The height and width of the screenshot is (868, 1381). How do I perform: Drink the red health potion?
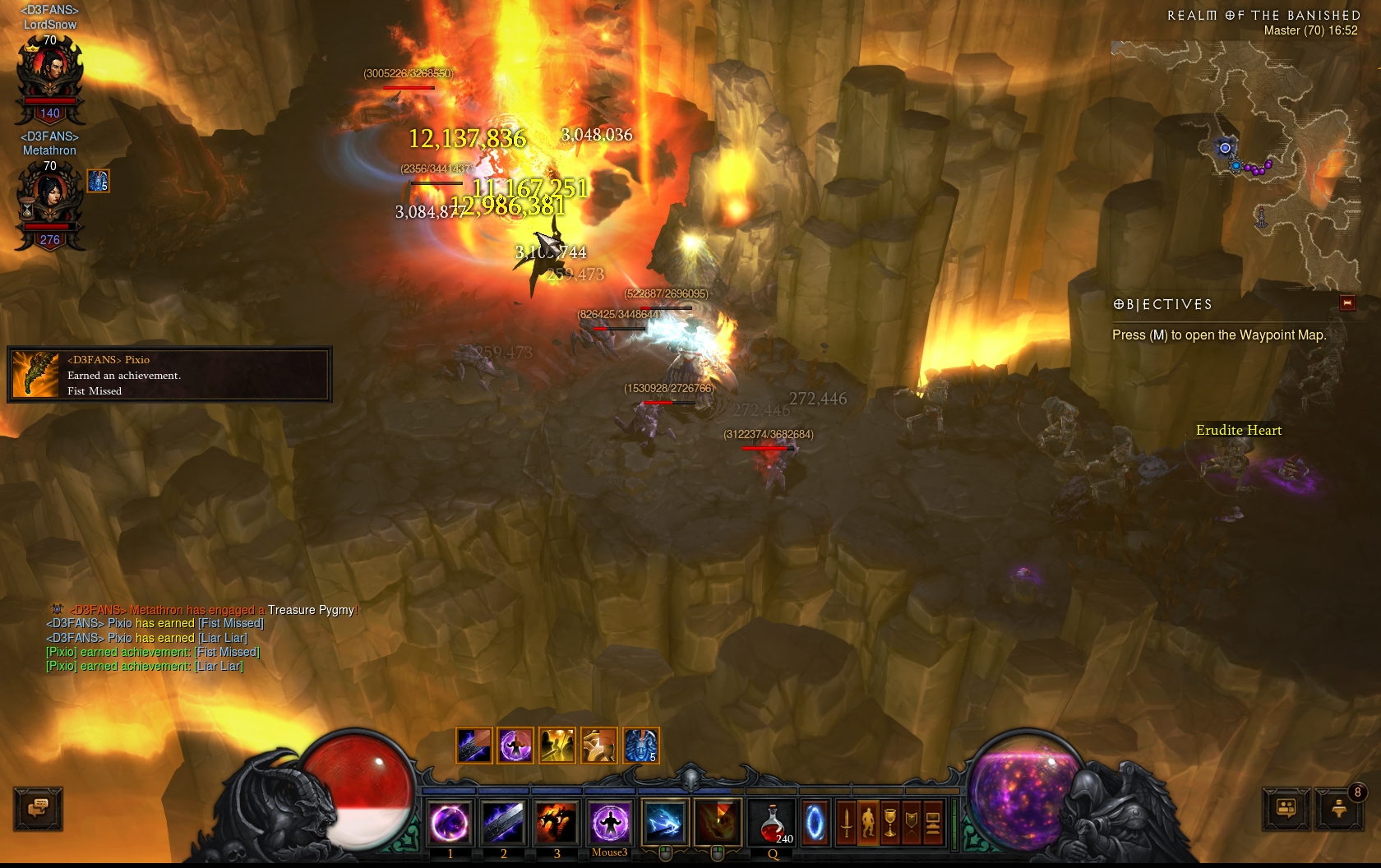(773, 822)
